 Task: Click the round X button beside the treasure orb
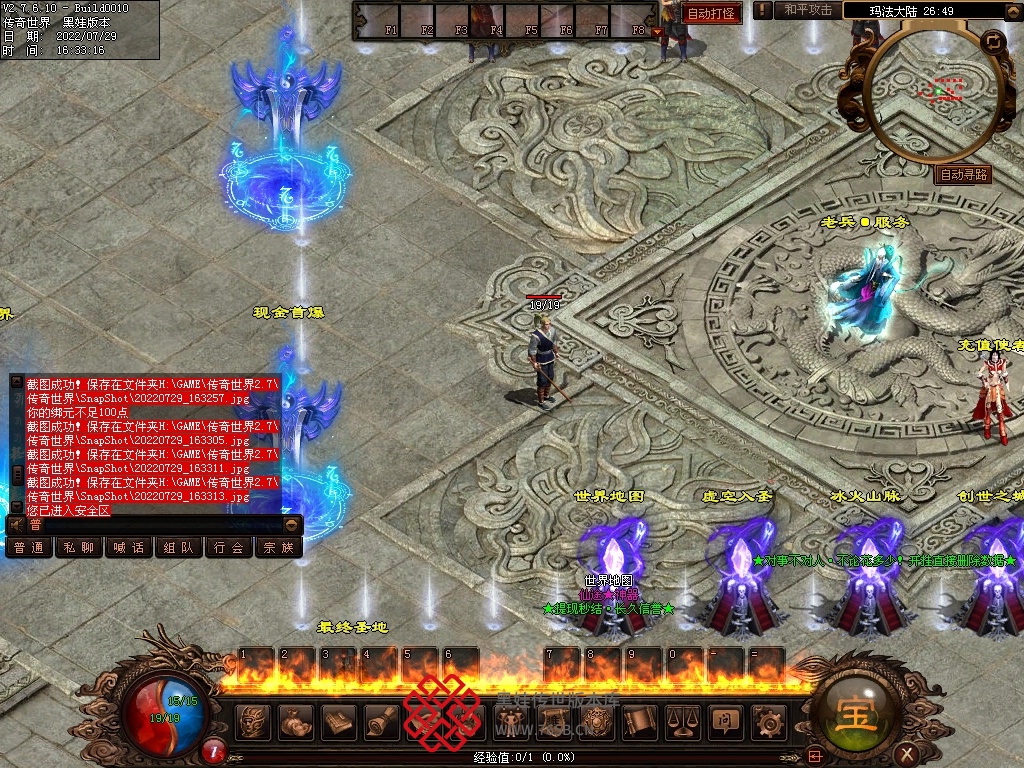coord(906,753)
